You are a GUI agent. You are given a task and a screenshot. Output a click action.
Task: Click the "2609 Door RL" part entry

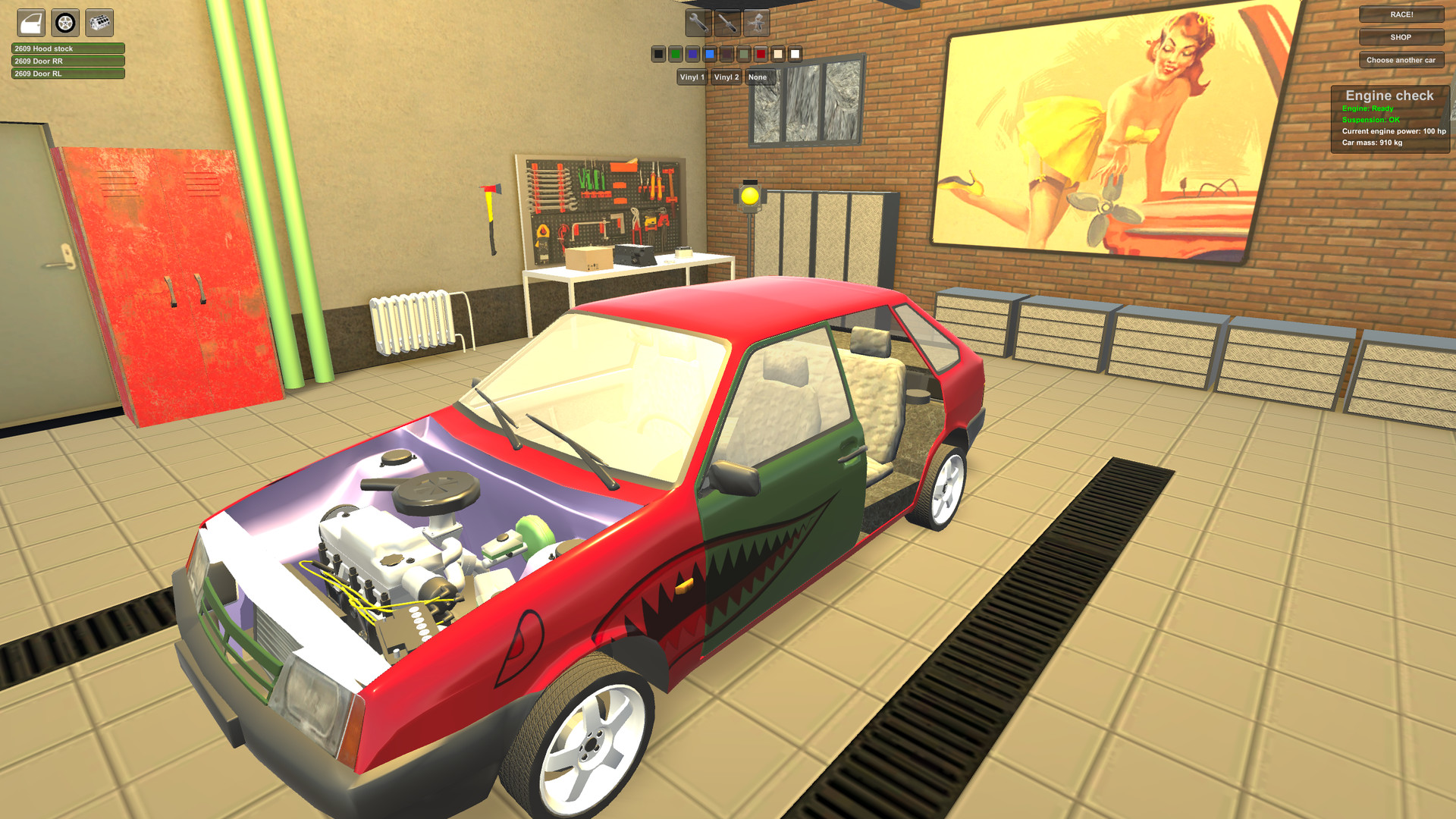(64, 74)
